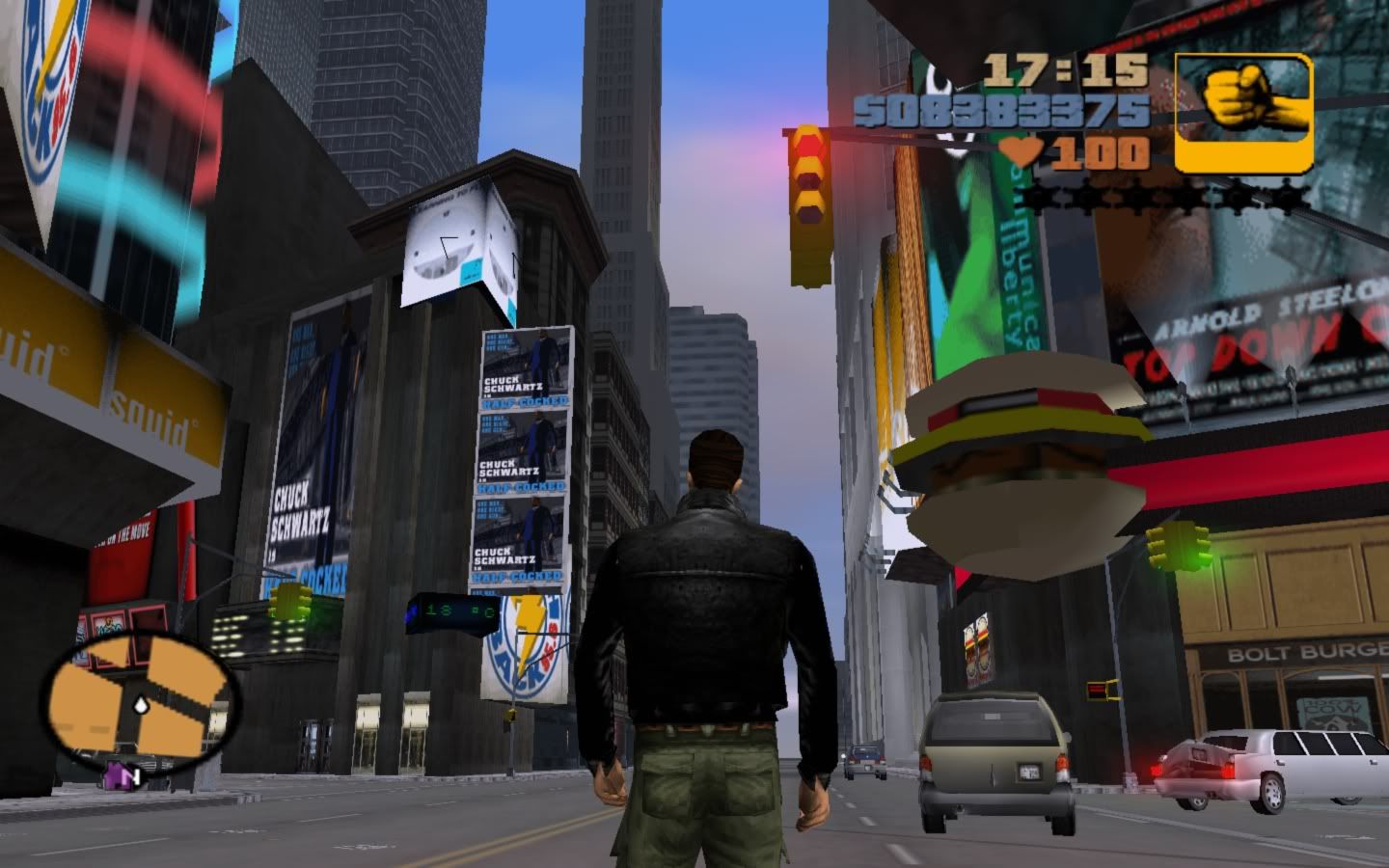Click the fist weapon icon in the HUD
1389x868 pixels.
tap(1241, 109)
